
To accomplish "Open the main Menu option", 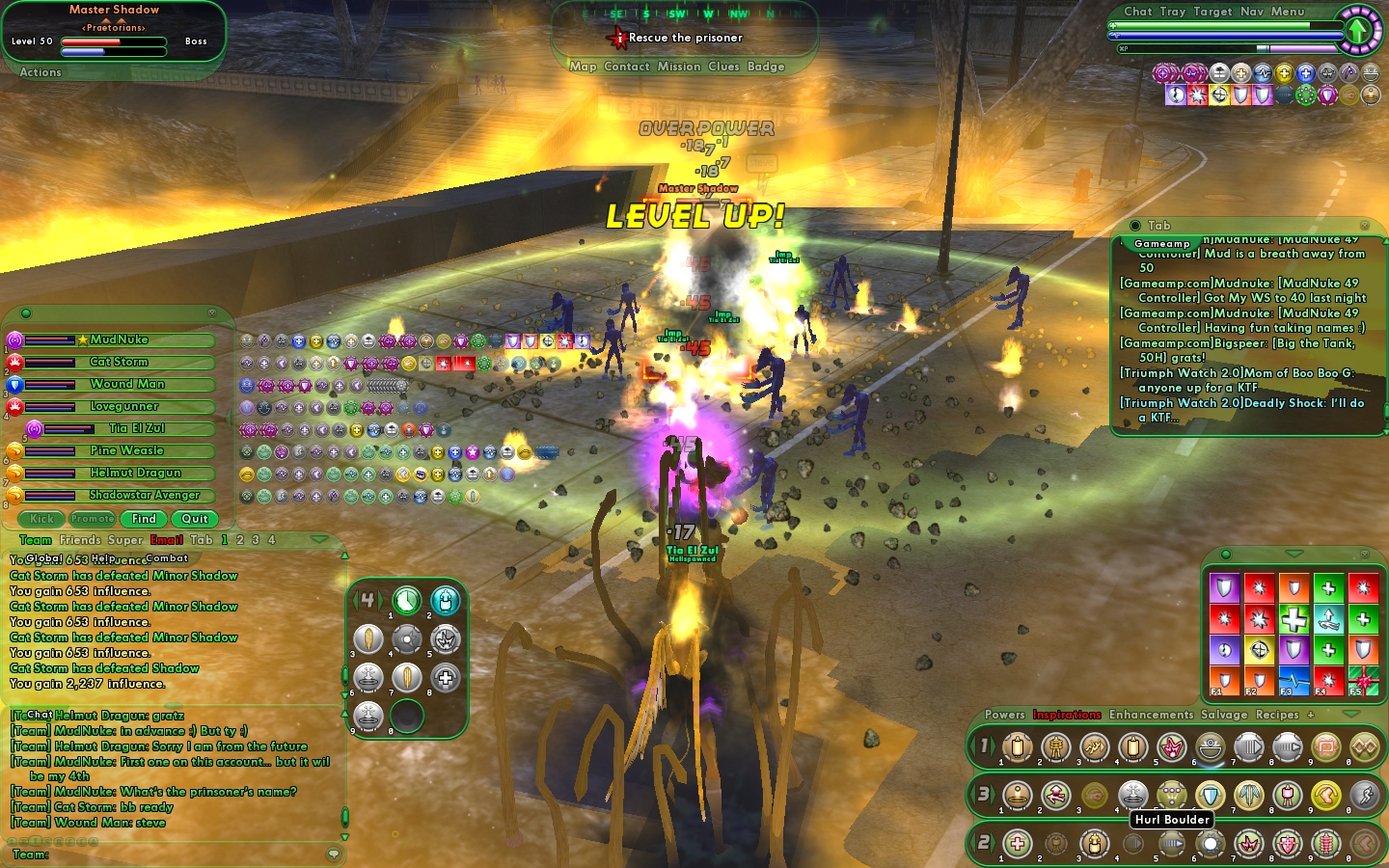I will [x=1288, y=12].
